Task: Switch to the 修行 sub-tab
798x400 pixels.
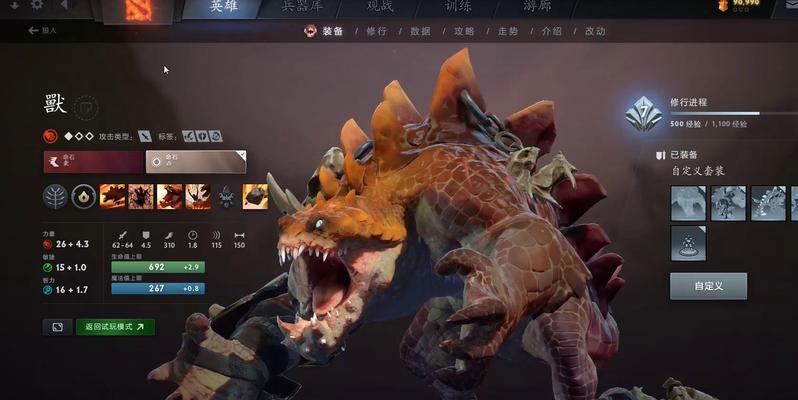Action: [376, 31]
